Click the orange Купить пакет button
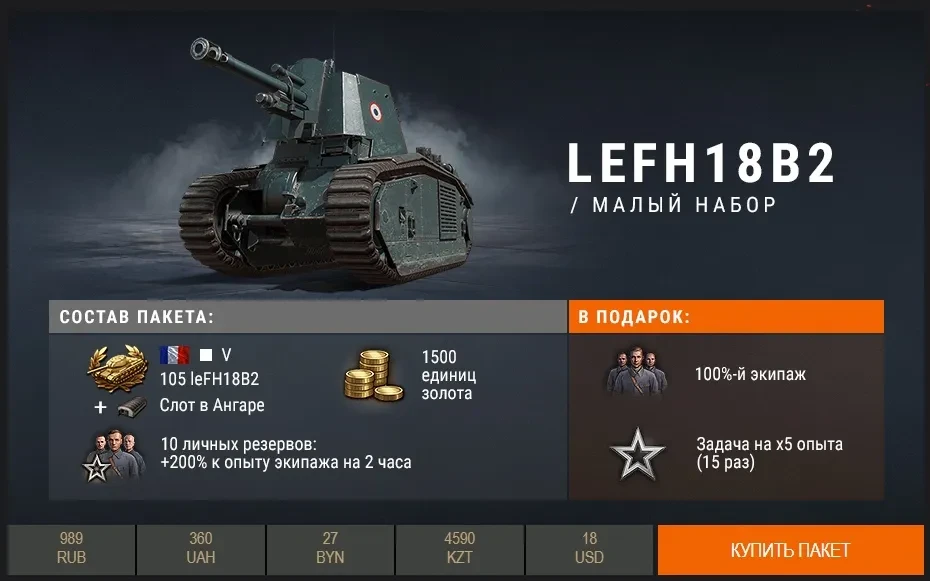This screenshot has height=581, width=930. click(x=790, y=550)
